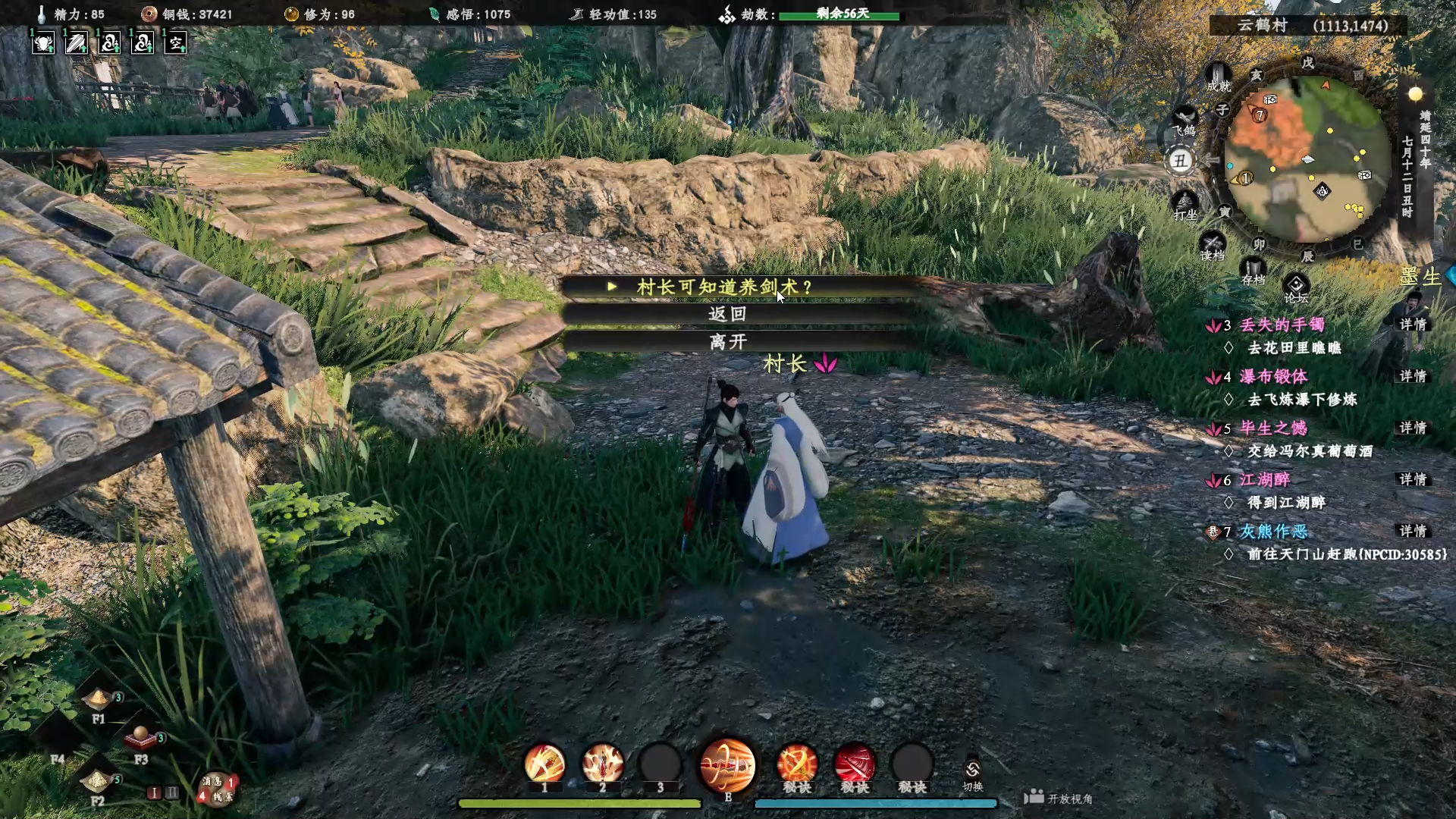Select the 返回 dialogue option

(x=727, y=314)
